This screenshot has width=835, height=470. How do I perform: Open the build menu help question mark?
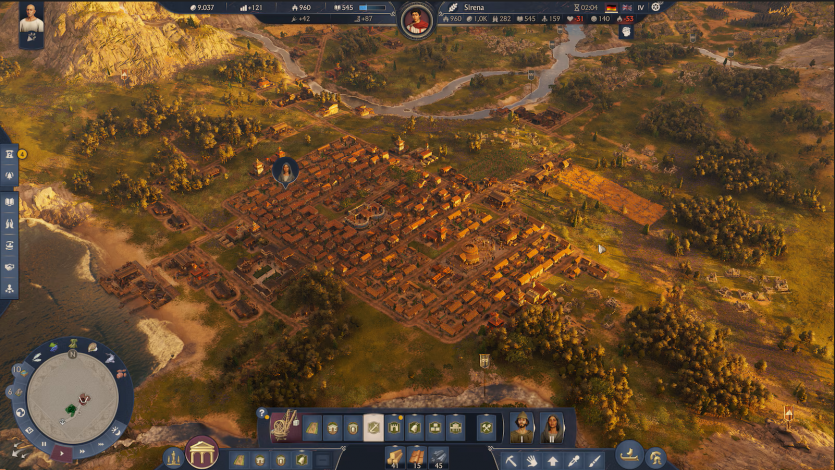[x=262, y=412]
